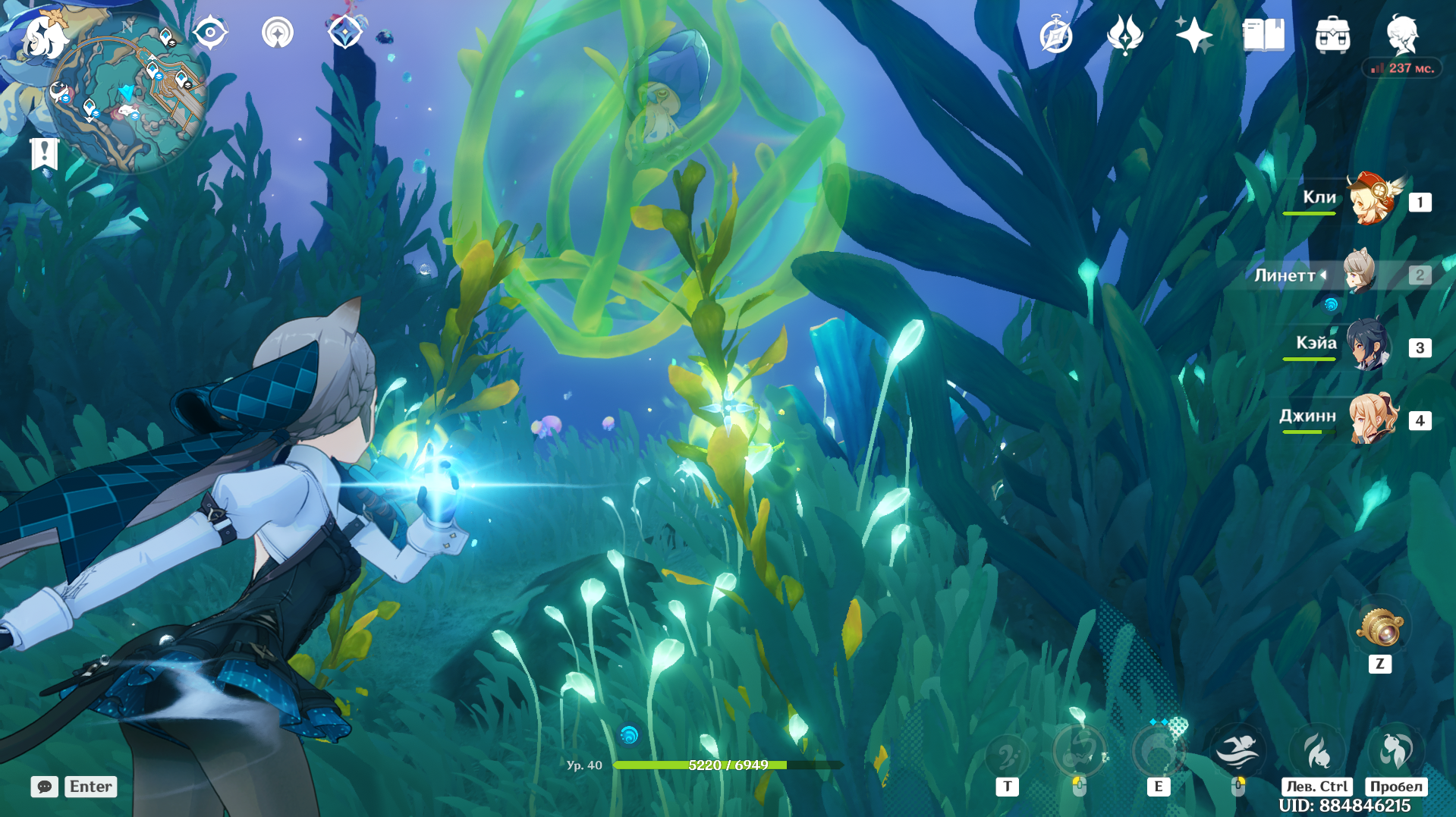Image resolution: width=1456 pixels, height=817 pixels.
Task: Switch to party member Джинн
Action: [x=1372, y=419]
